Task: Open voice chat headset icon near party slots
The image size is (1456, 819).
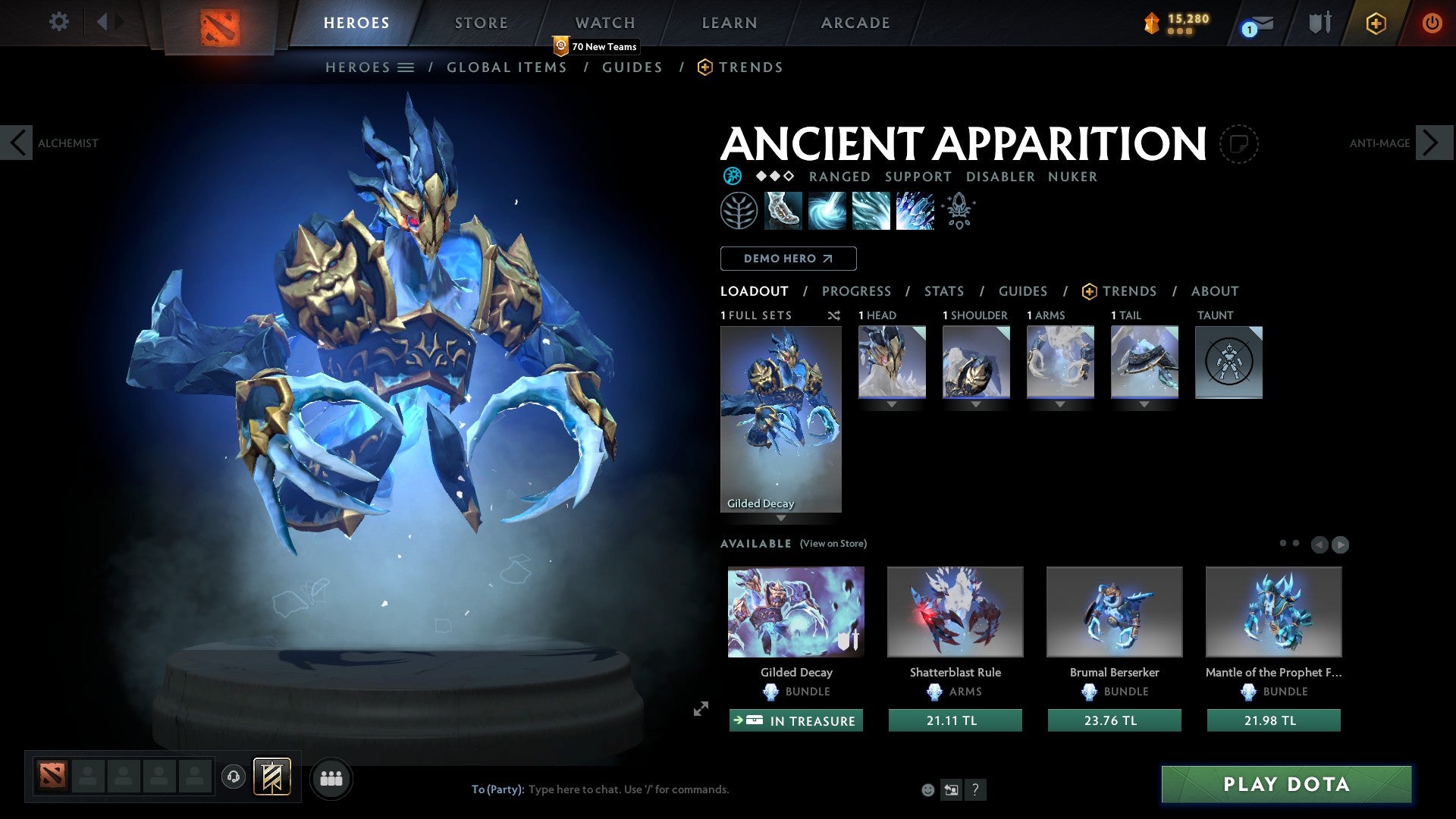Action: tap(233, 777)
